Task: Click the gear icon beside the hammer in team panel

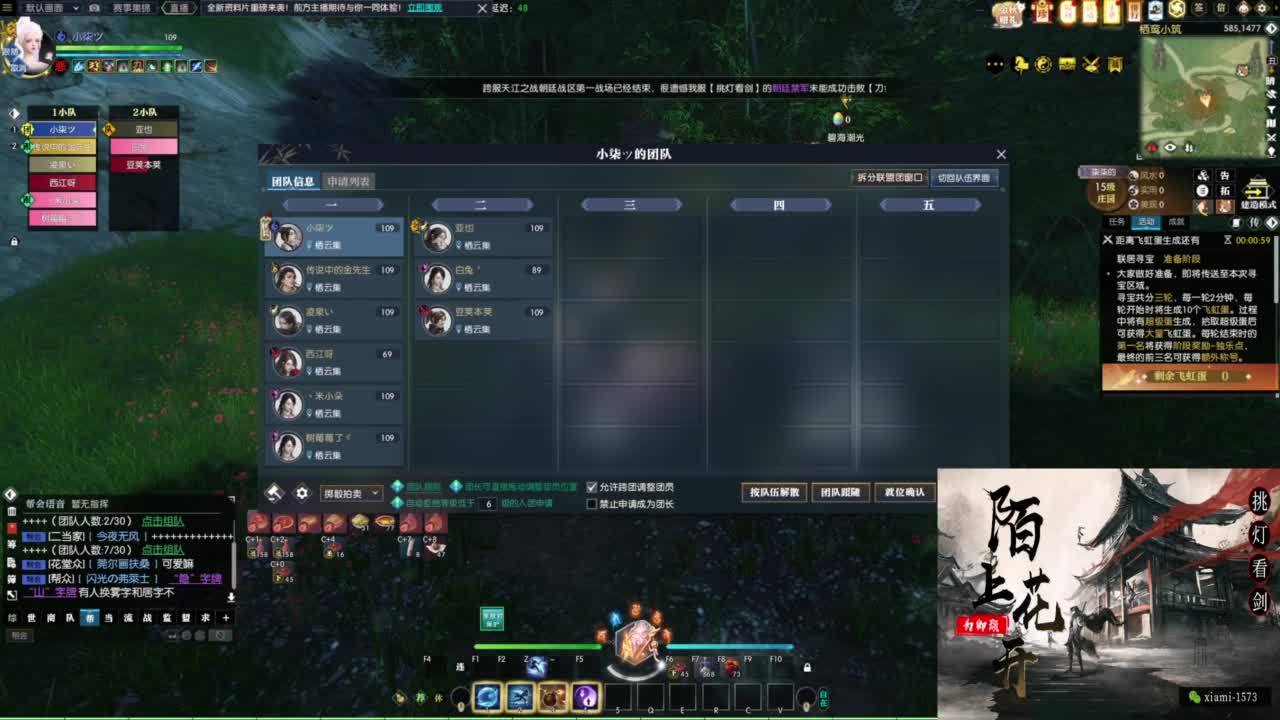Action: click(302, 491)
